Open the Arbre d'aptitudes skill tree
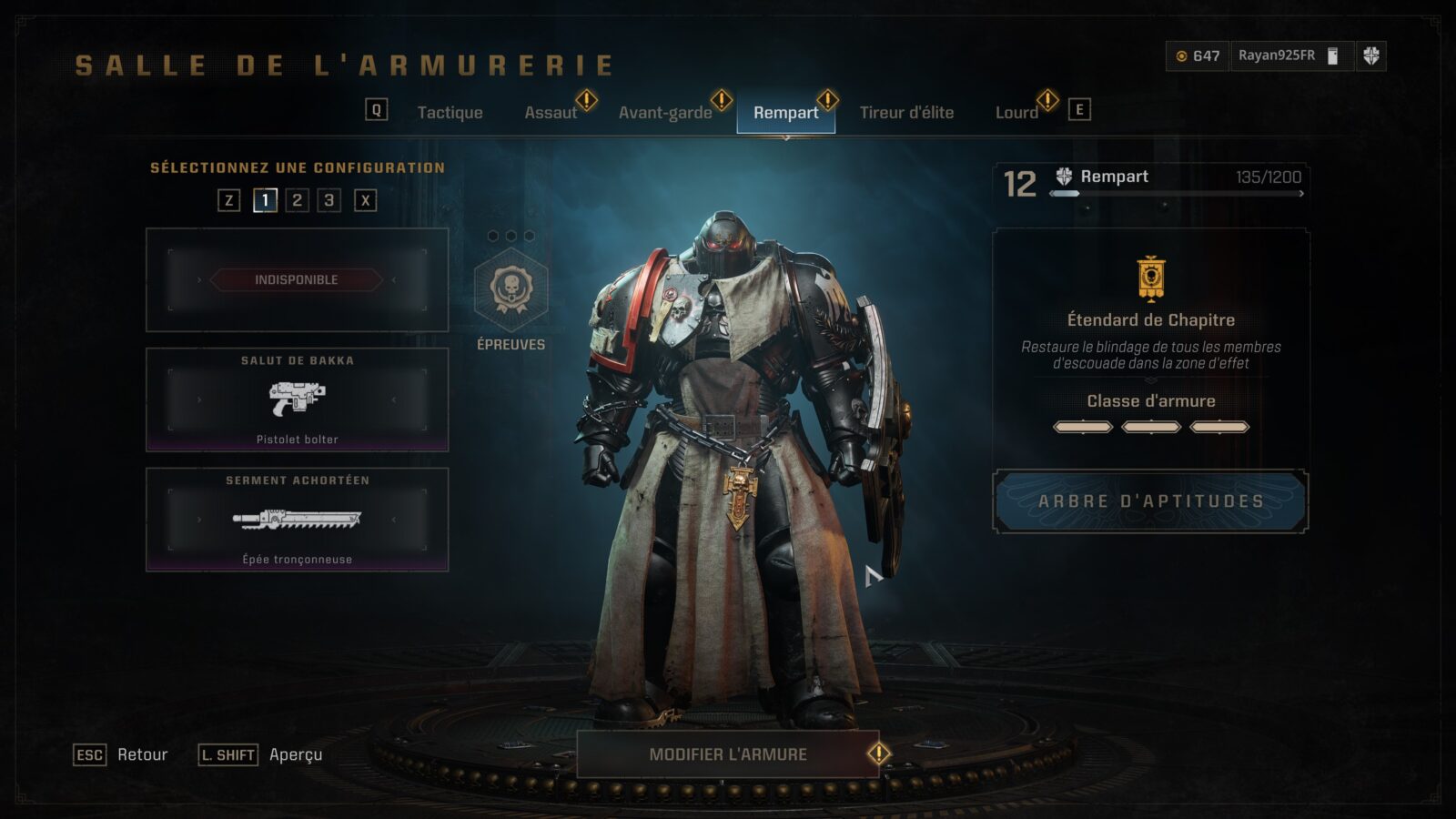The height and width of the screenshot is (819, 1456). click(1150, 501)
